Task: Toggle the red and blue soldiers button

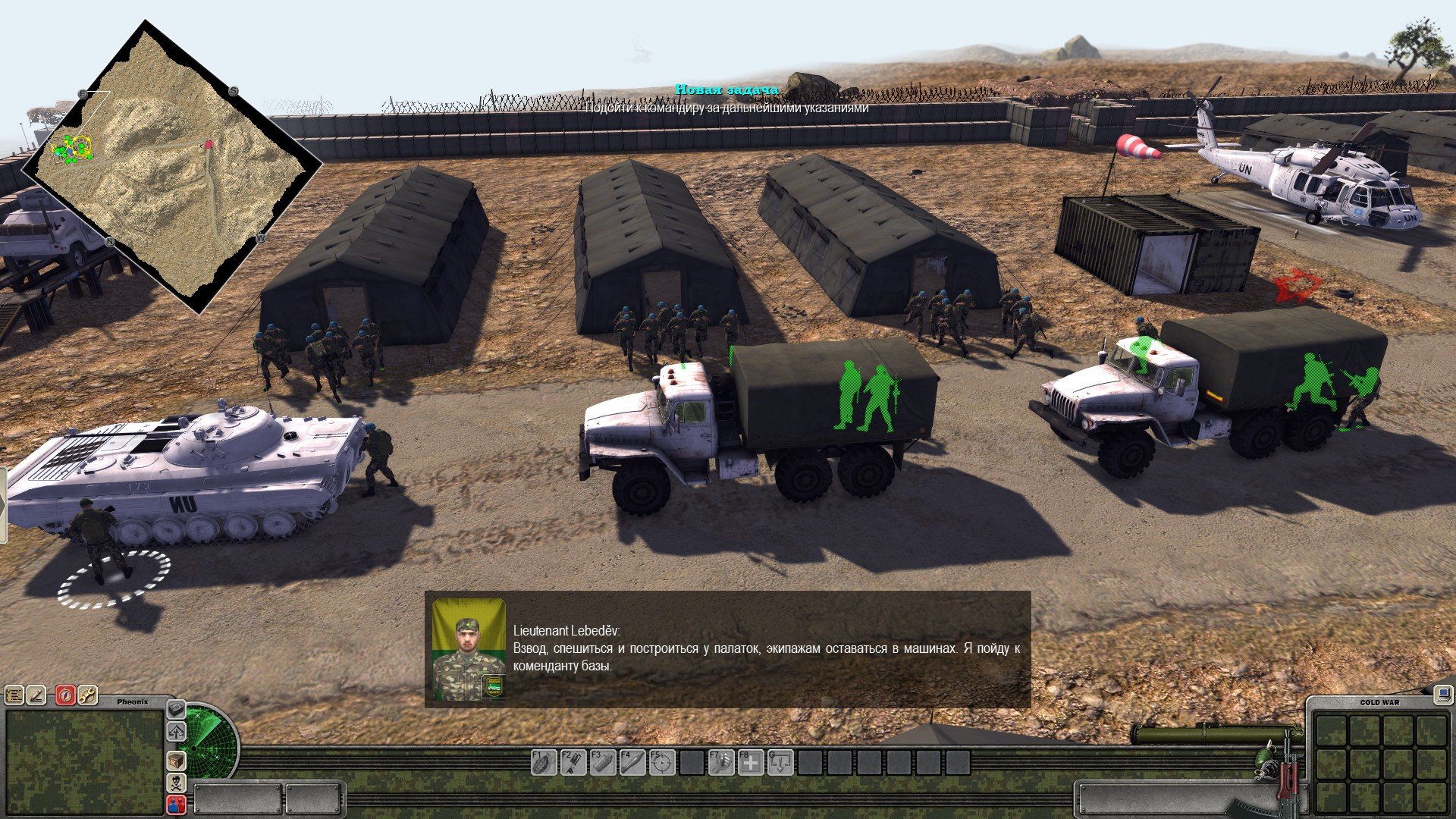Action: coord(176,805)
